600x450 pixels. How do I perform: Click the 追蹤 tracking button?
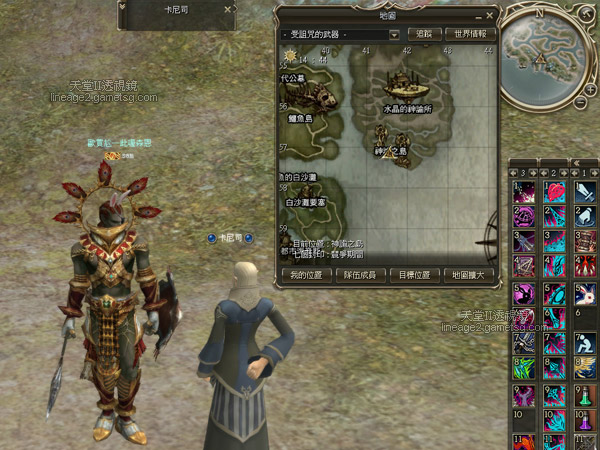424,34
